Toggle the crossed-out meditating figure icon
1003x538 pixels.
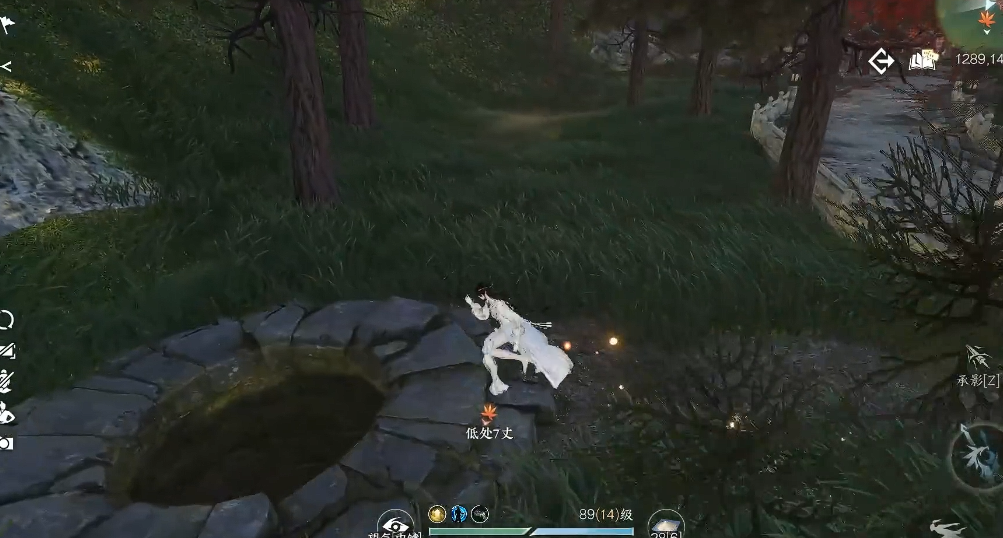(x=7, y=380)
